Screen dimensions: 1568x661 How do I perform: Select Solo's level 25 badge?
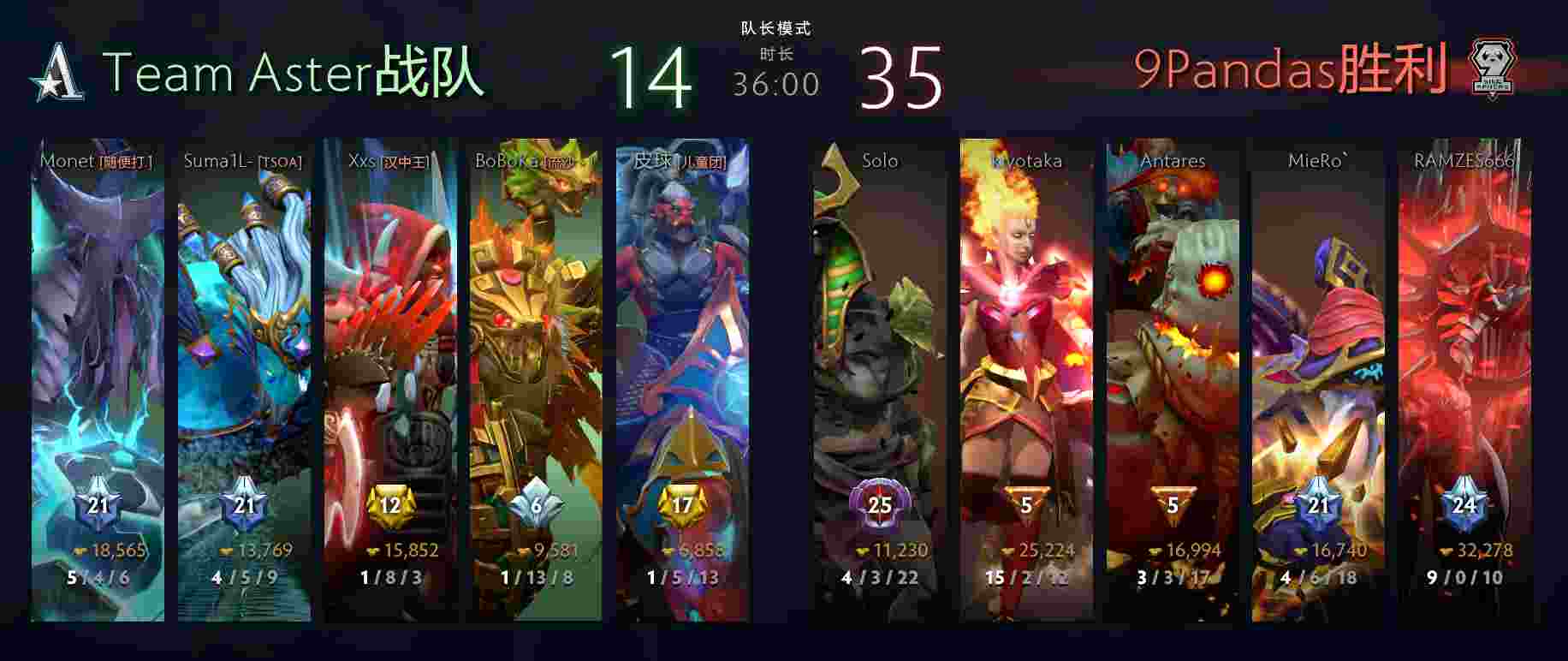click(x=880, y=504)
